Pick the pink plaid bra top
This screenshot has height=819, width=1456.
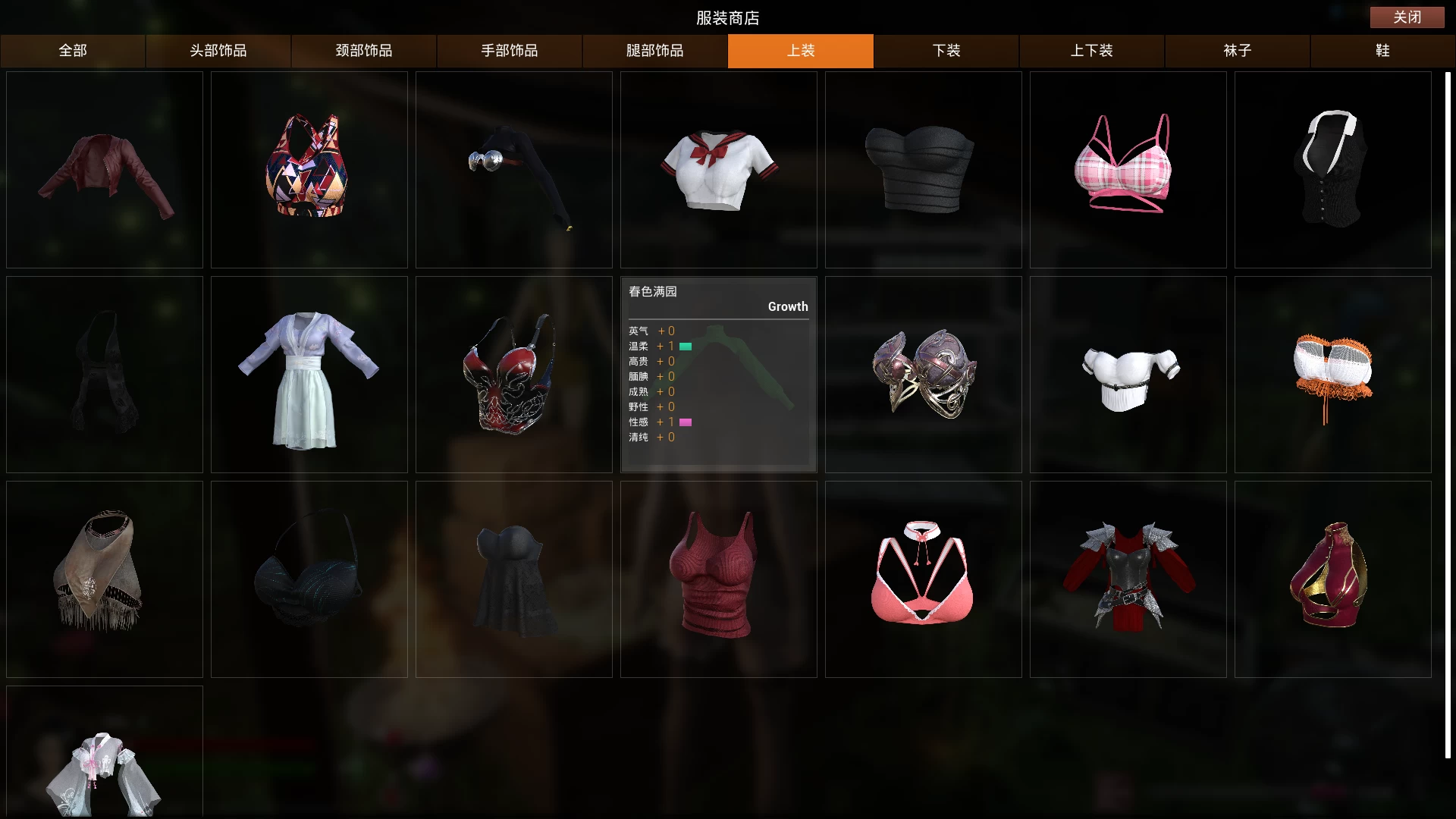[x=1128, y=168]
